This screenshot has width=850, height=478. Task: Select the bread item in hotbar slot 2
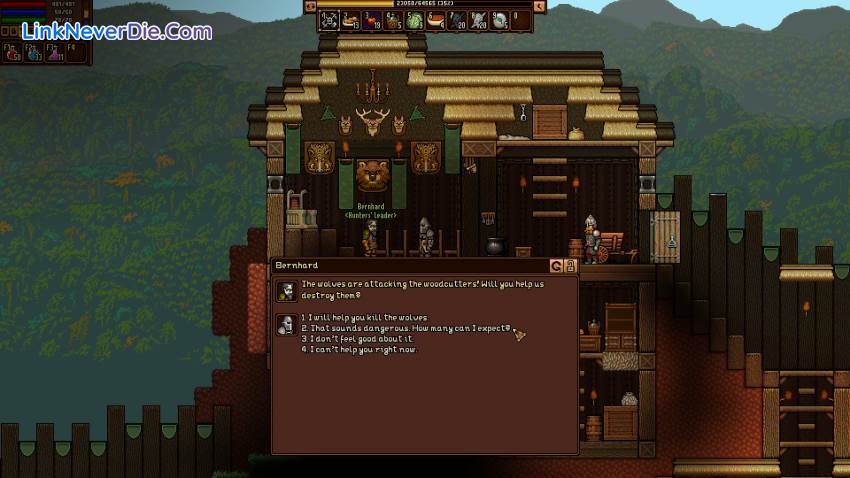click(x=351, y=19)
